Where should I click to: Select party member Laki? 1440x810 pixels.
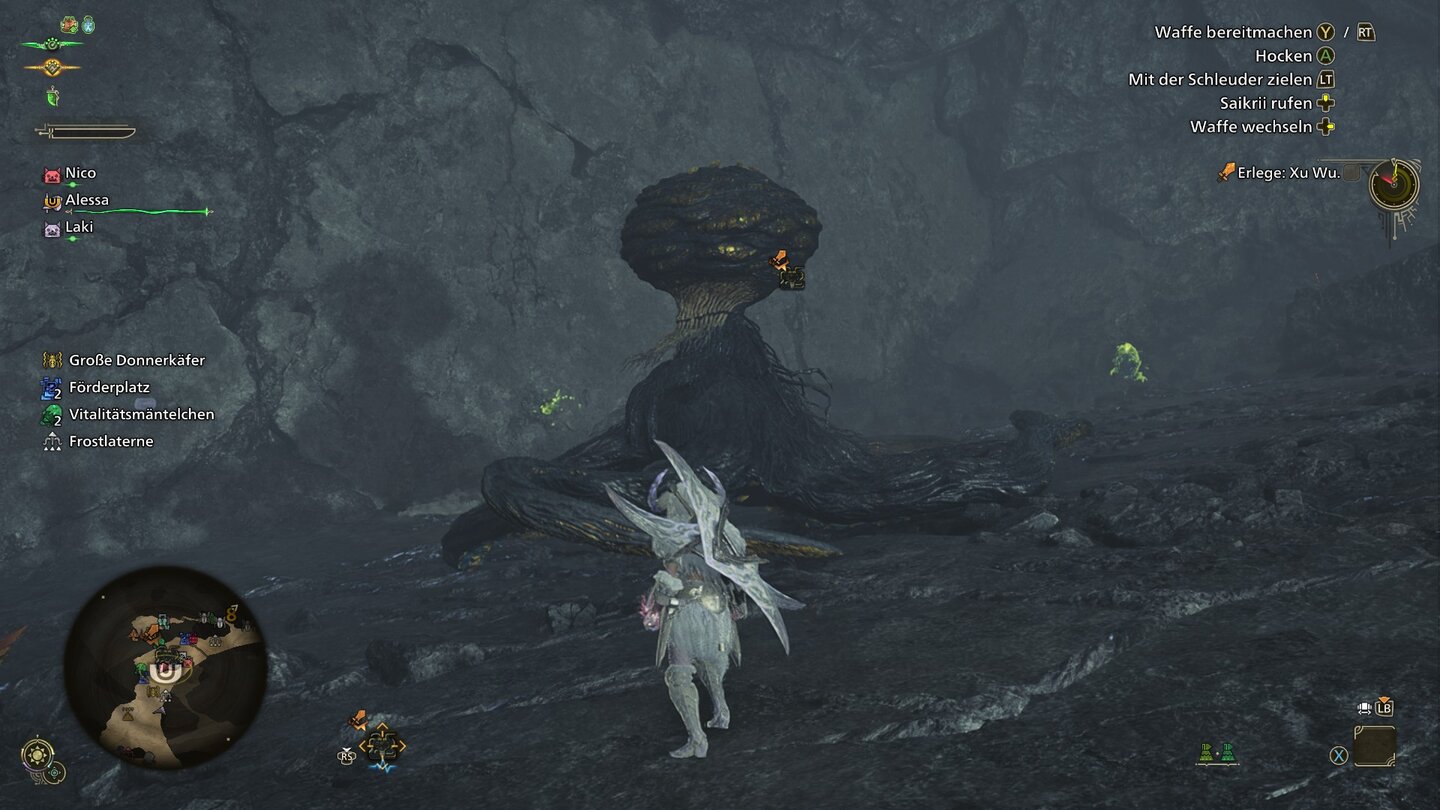[x=78, y=227]
